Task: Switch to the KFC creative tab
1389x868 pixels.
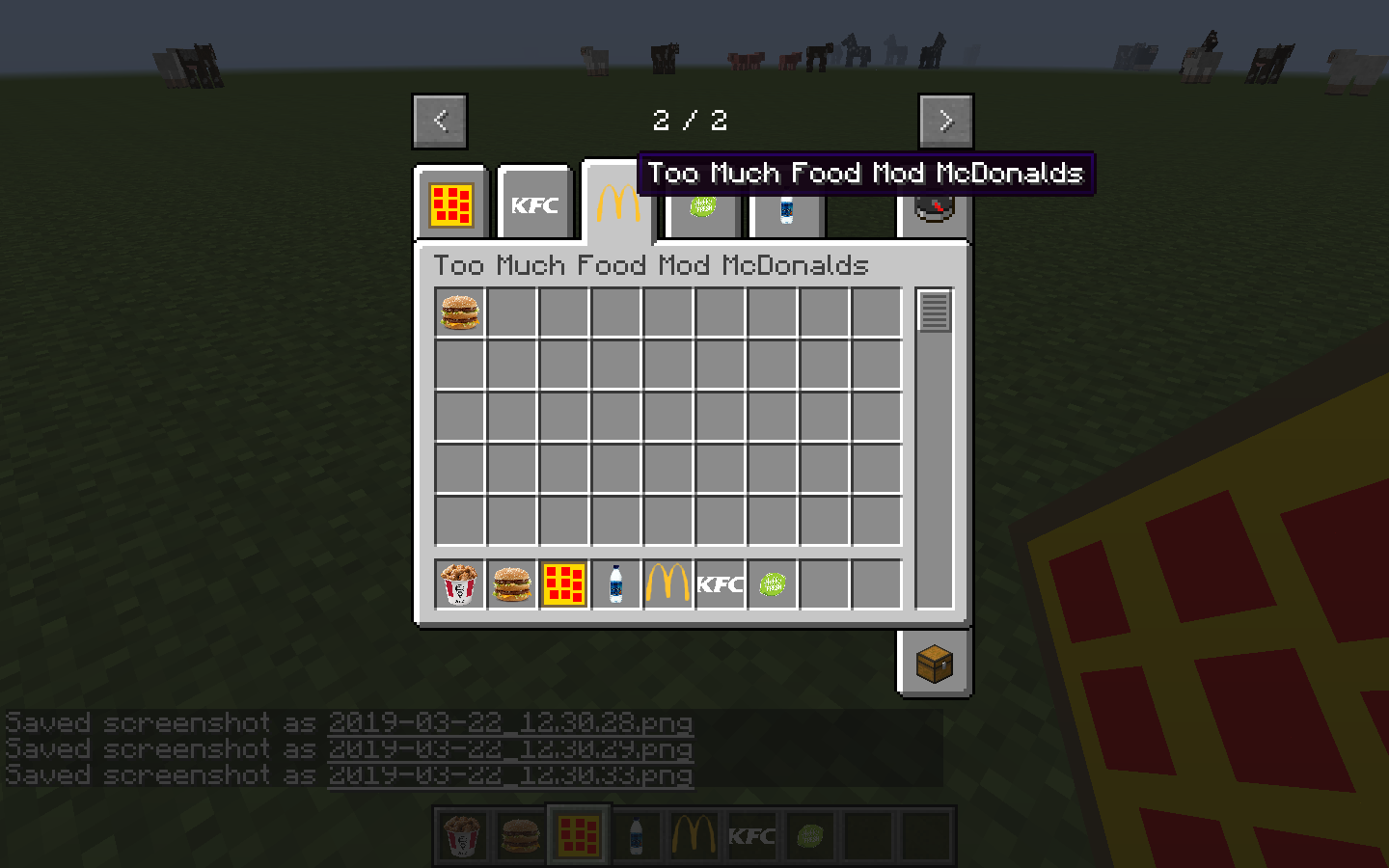Action: tap(534, 204)
